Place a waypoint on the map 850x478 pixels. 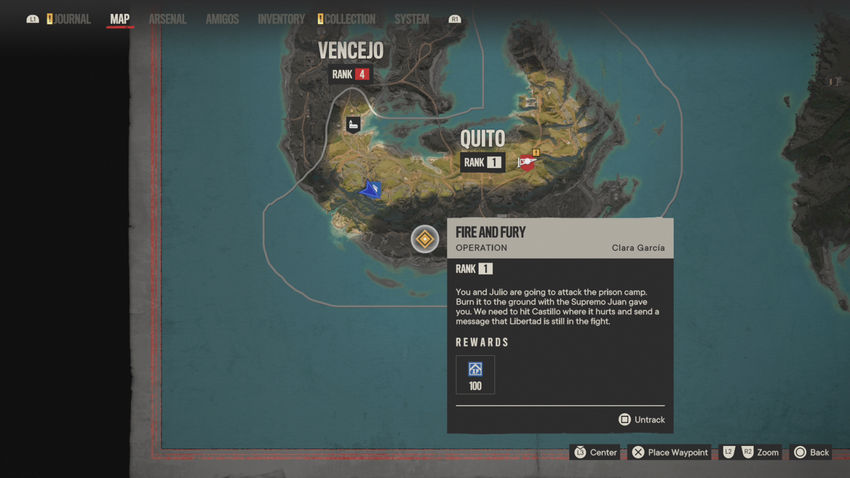(x=670, y=453)
